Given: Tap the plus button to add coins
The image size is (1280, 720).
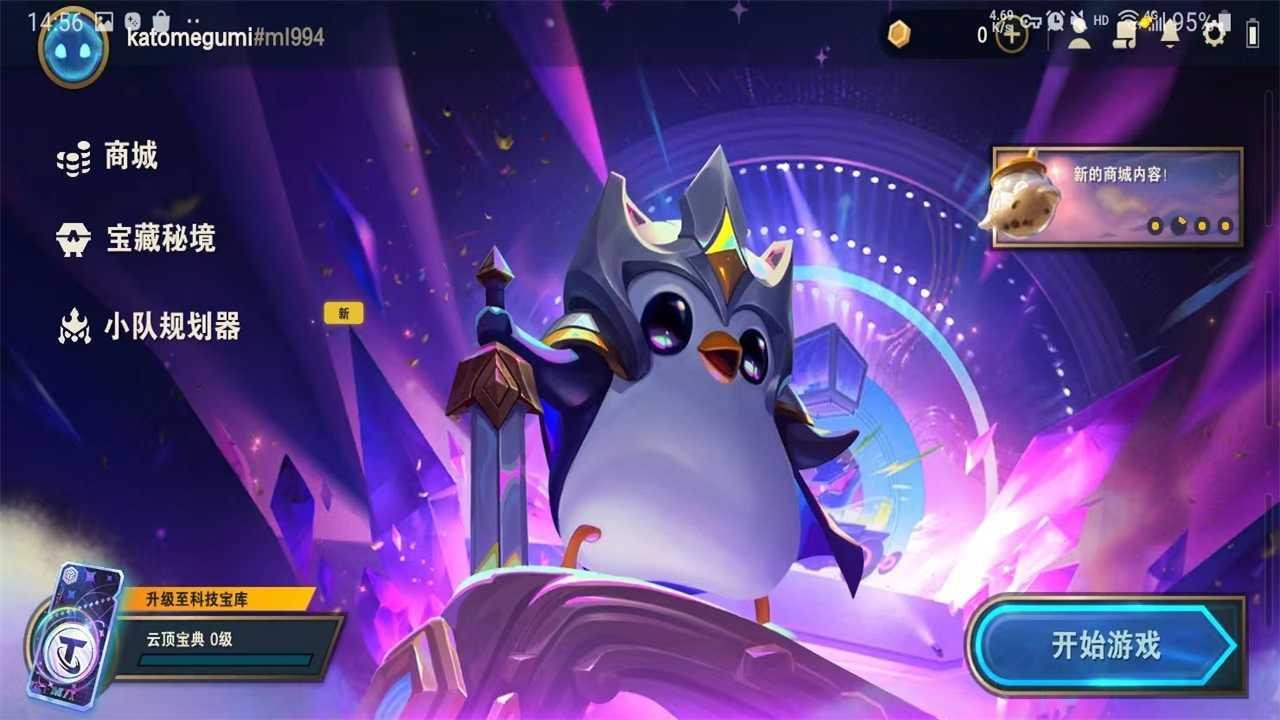Looking at the screenshot, I should coord(1010,35).
